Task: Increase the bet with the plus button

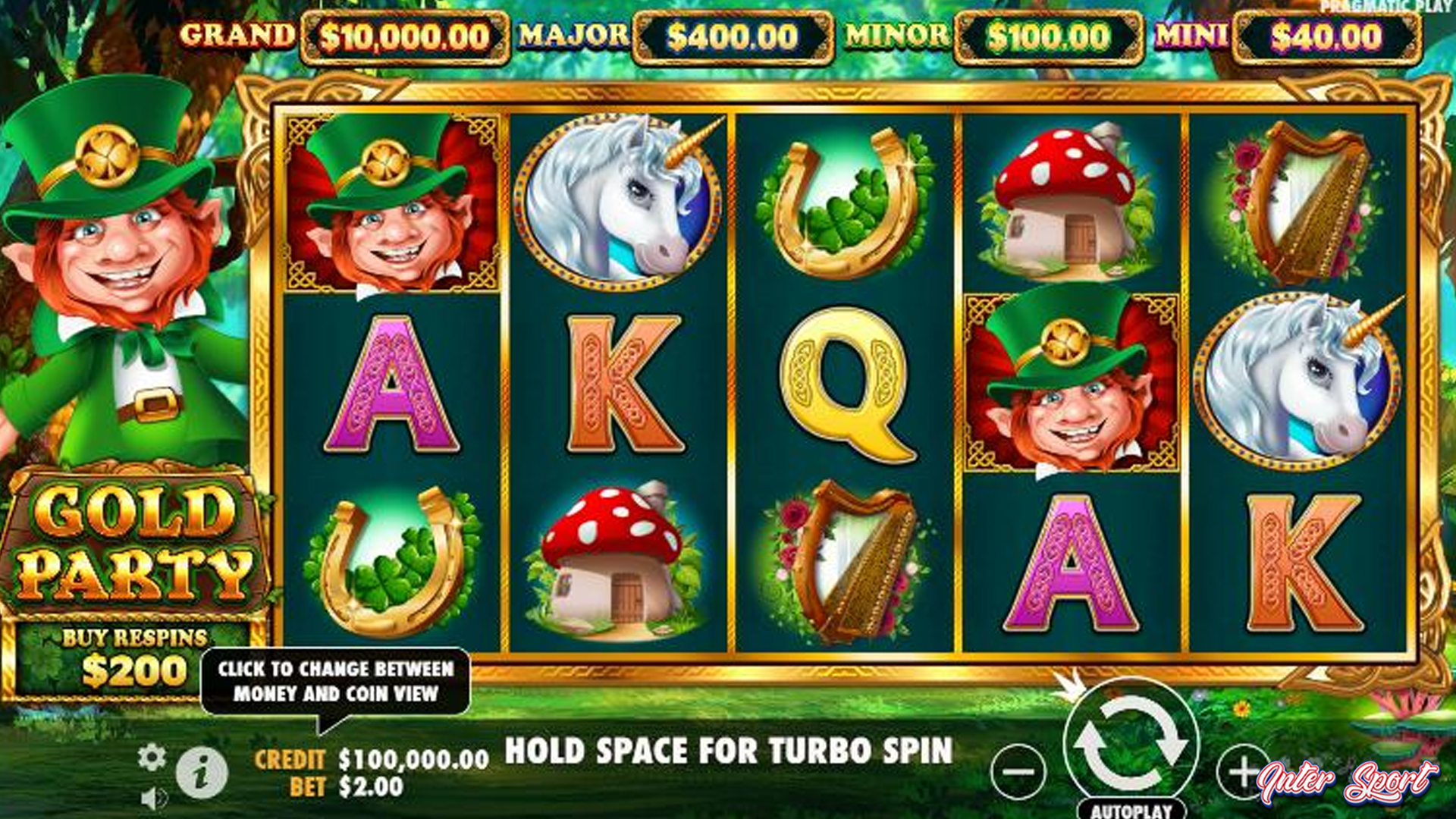Action: [1242, 772]
